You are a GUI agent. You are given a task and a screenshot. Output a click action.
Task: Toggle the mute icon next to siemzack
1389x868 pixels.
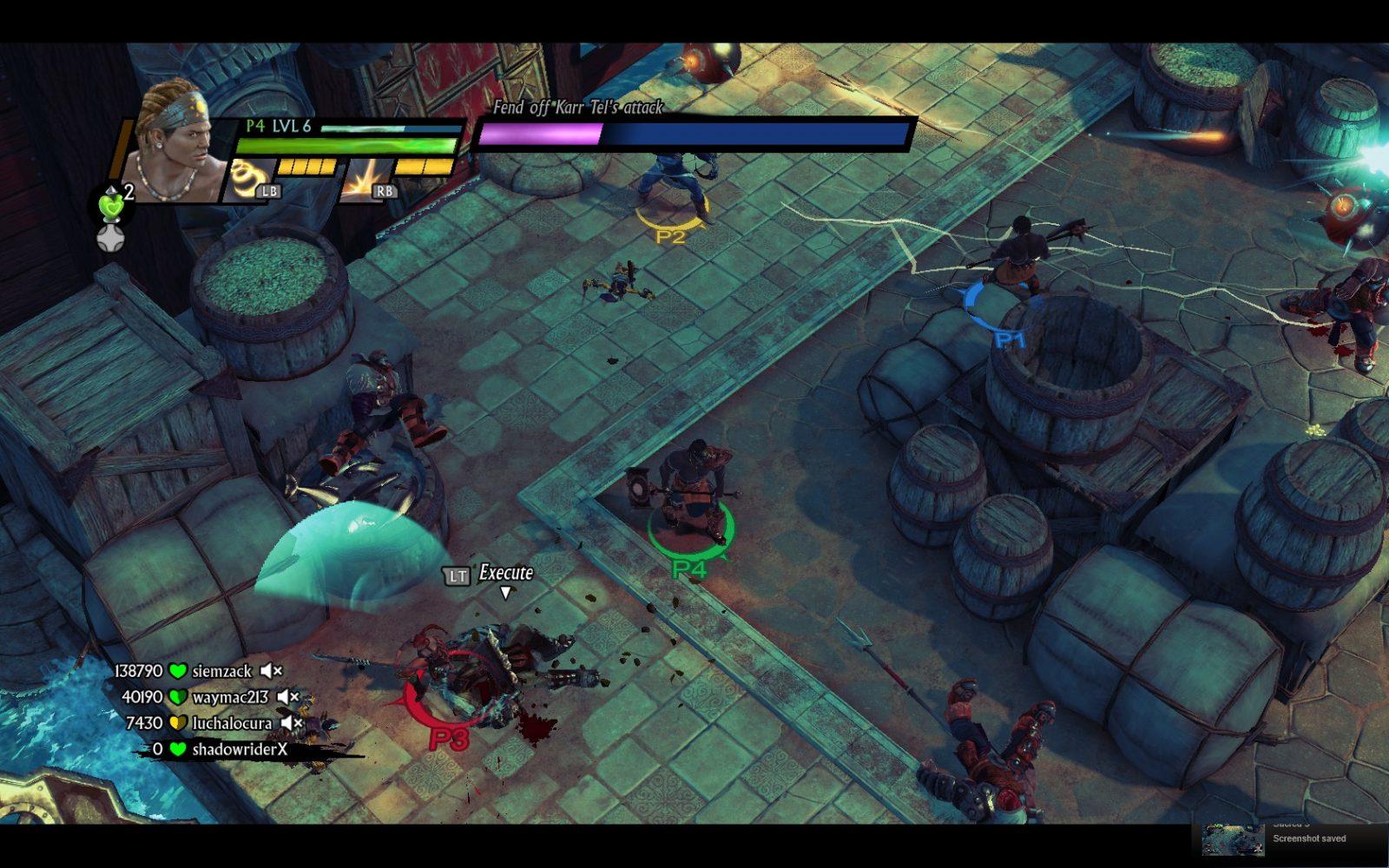point(272,670)
